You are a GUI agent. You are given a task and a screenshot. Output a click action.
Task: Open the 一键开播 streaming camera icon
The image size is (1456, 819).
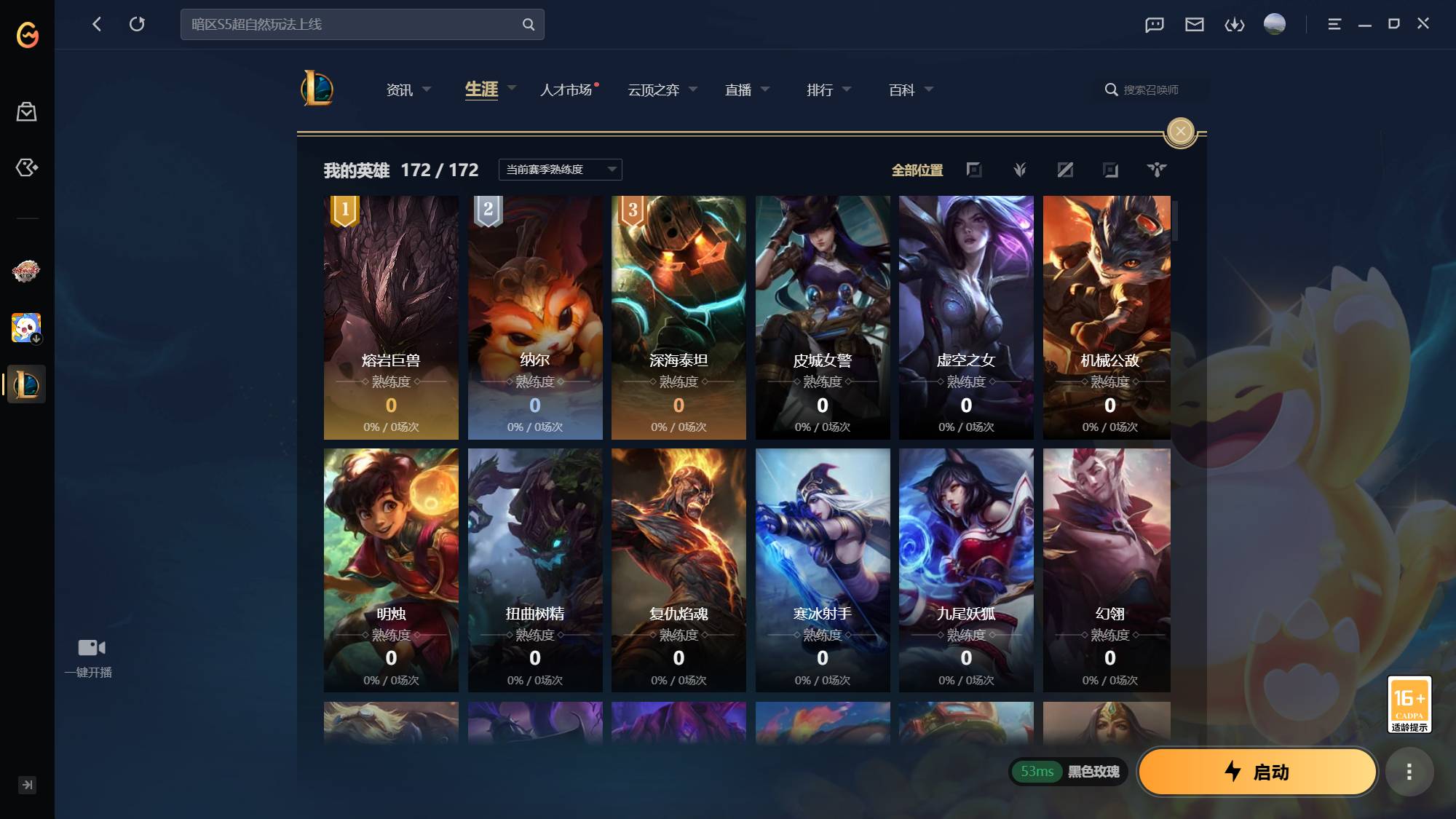point(89,646)
